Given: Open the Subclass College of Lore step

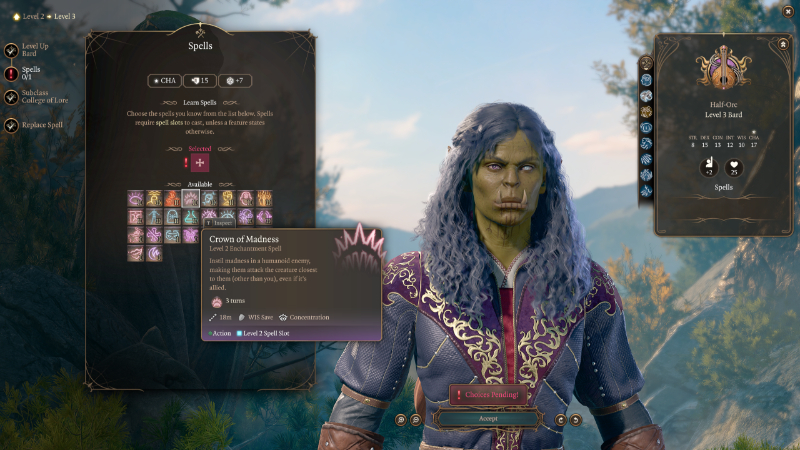Looking at the screenshot, I should [x=10, y=98].
